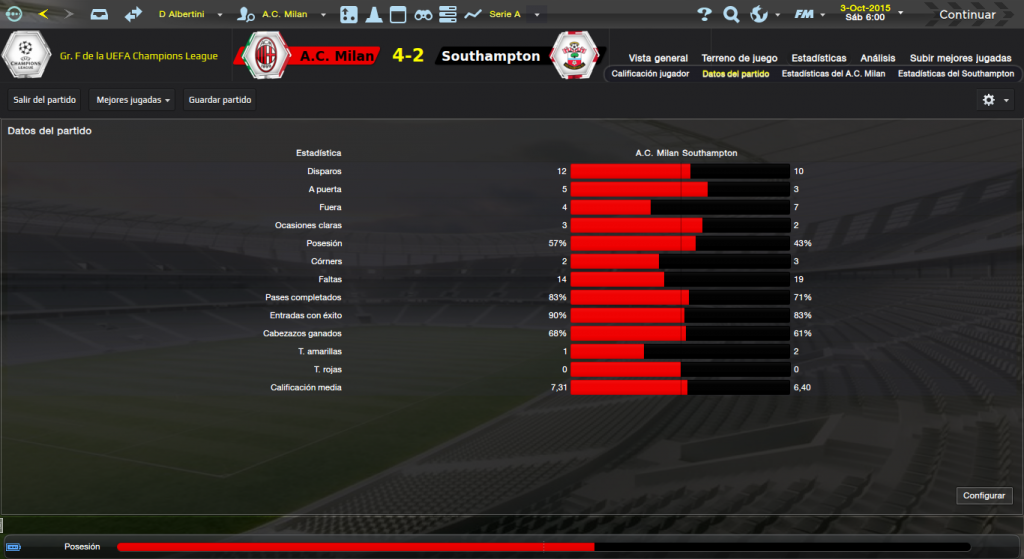Open the question mark help icon
Viewport: 1024px width, 559px height.
(704, 14)
